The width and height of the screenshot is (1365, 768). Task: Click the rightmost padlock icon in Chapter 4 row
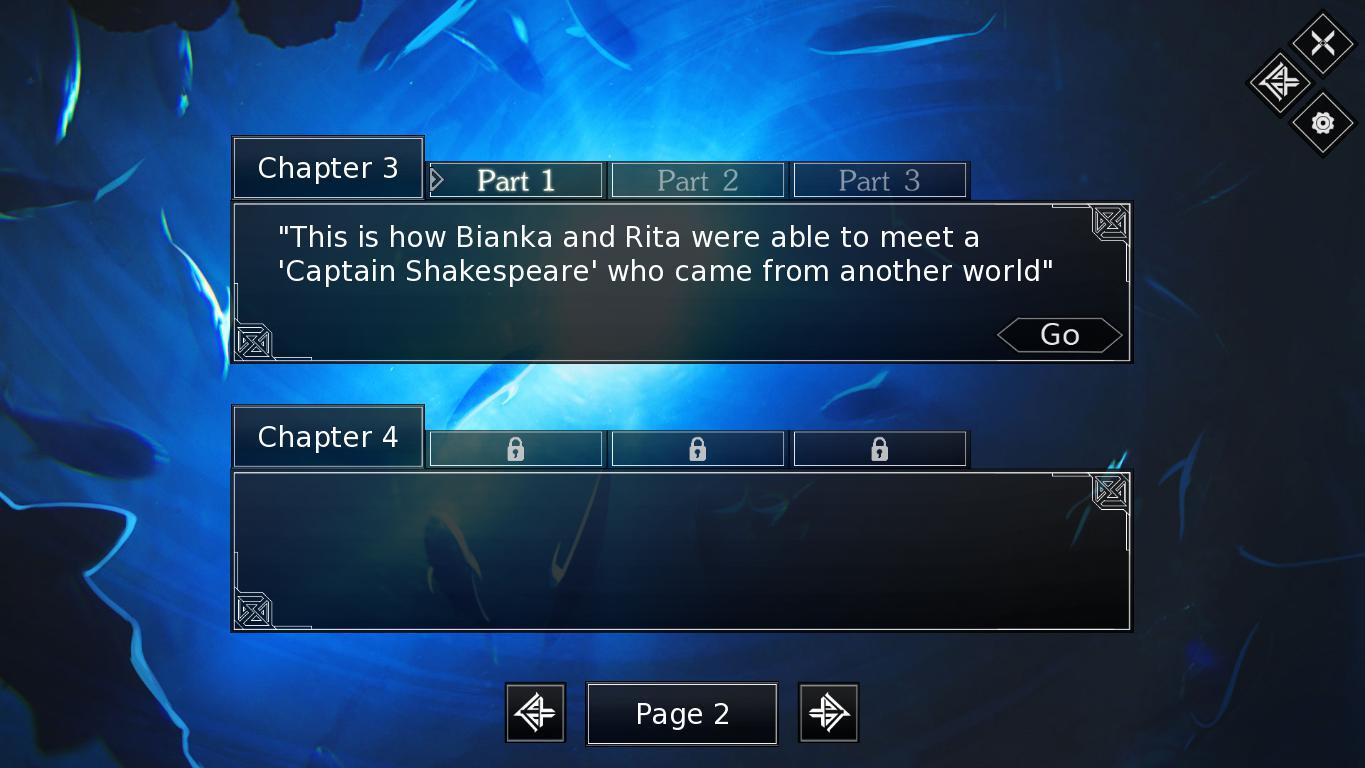(x=880, y=449)
